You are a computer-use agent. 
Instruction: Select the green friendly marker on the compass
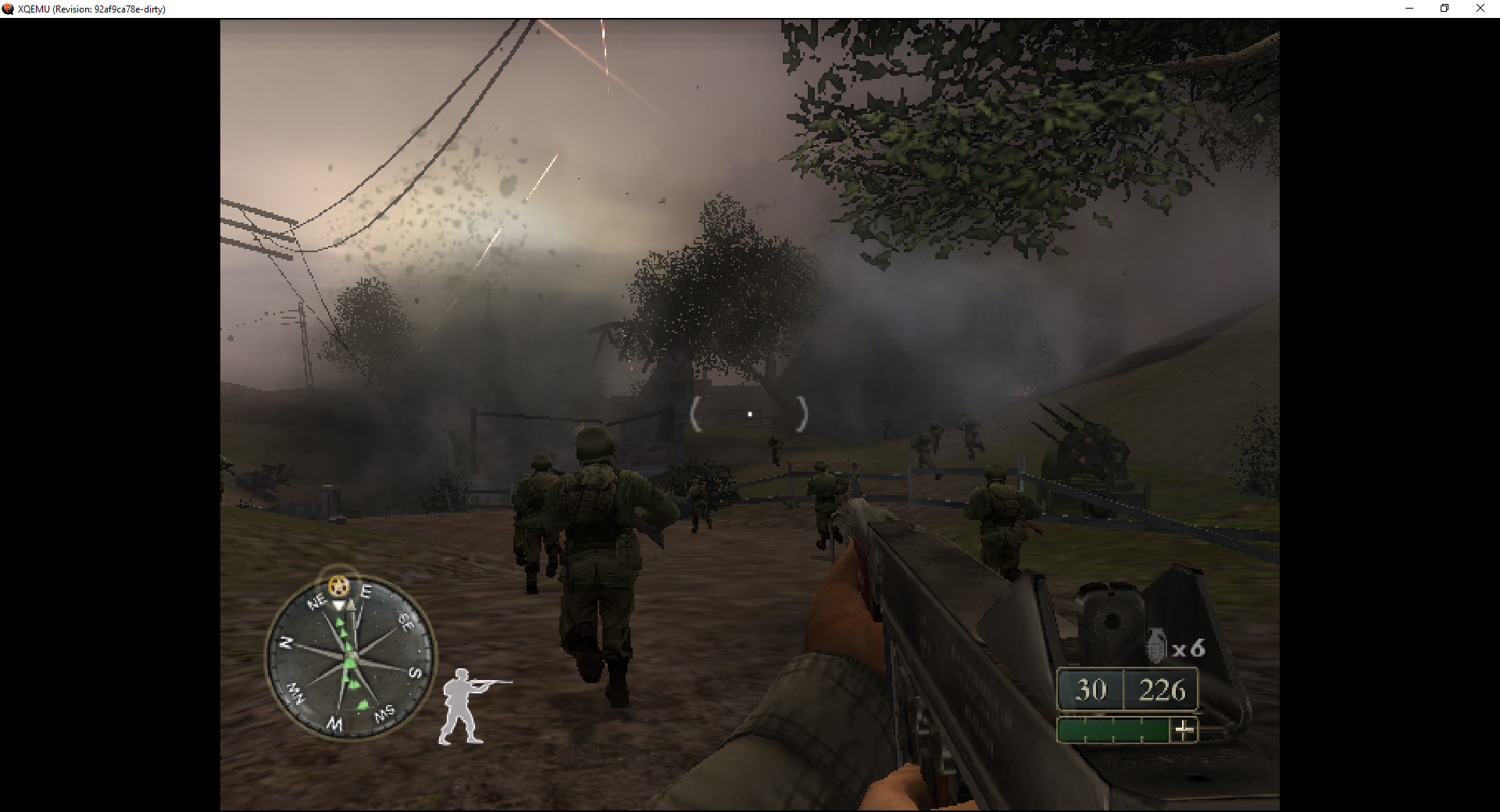[349, 663]
